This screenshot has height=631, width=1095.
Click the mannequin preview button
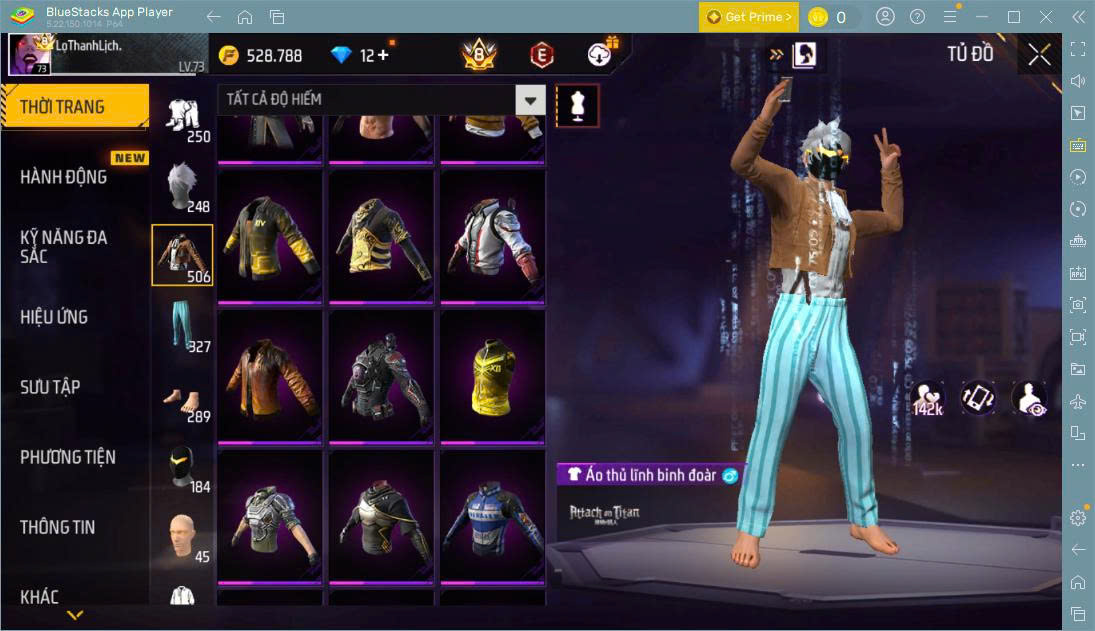click(577, 105)
